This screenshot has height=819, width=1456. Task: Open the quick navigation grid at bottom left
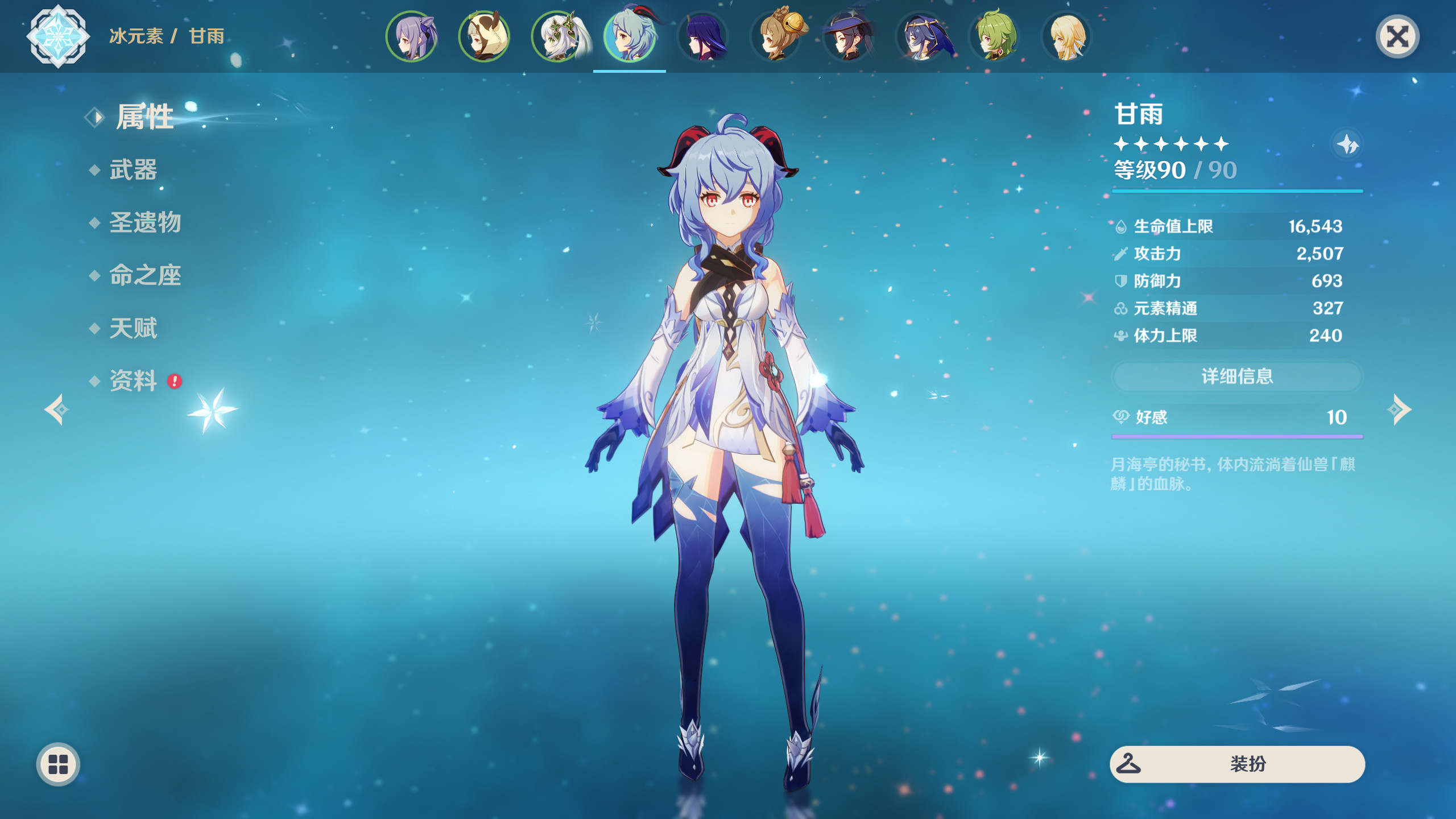click(x=57, y=764)
